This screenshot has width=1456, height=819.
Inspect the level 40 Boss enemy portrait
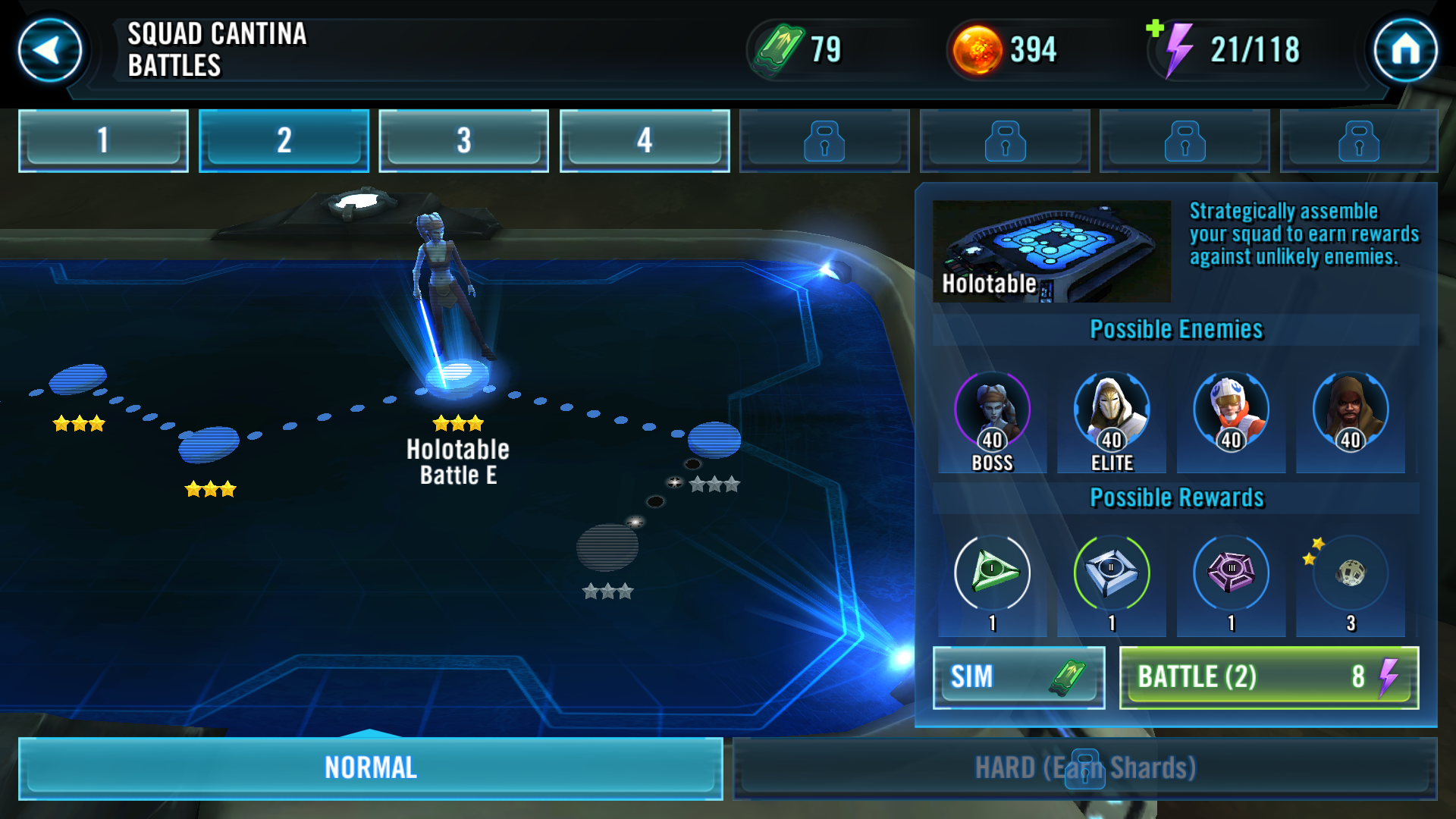tap(992, 412)
